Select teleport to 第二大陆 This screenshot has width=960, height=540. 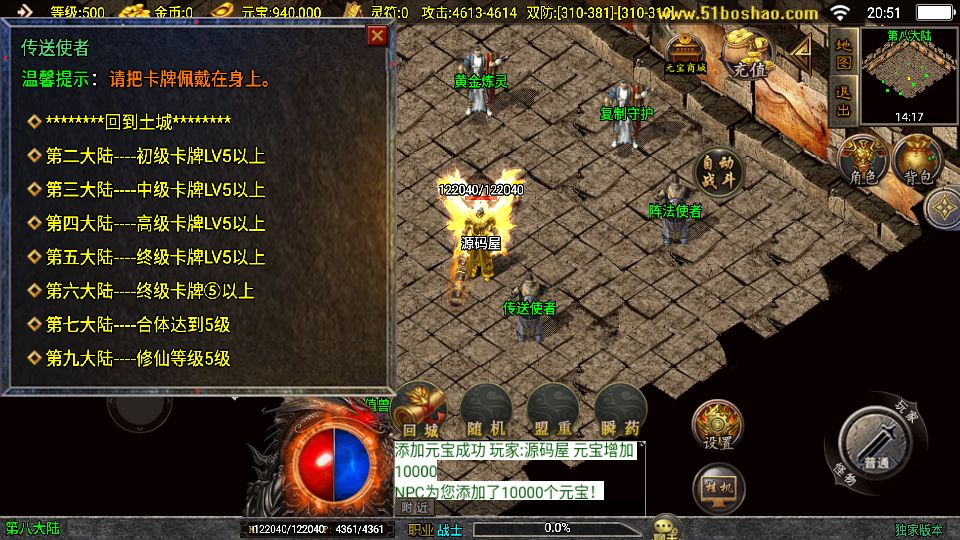coord(155,156)
